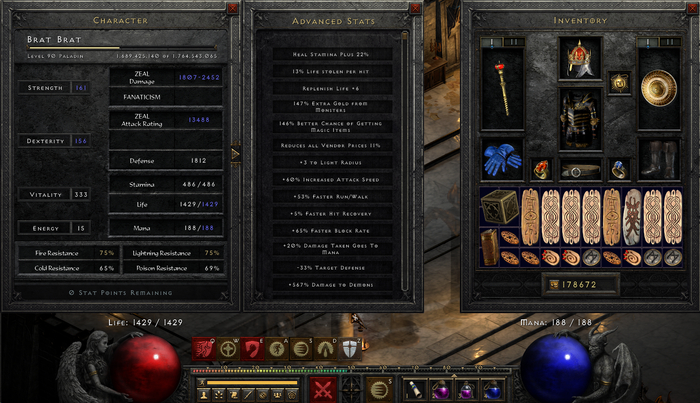Select the equipped belt
The width and height of the screenshot is (700, 403).
pos(581,169)
